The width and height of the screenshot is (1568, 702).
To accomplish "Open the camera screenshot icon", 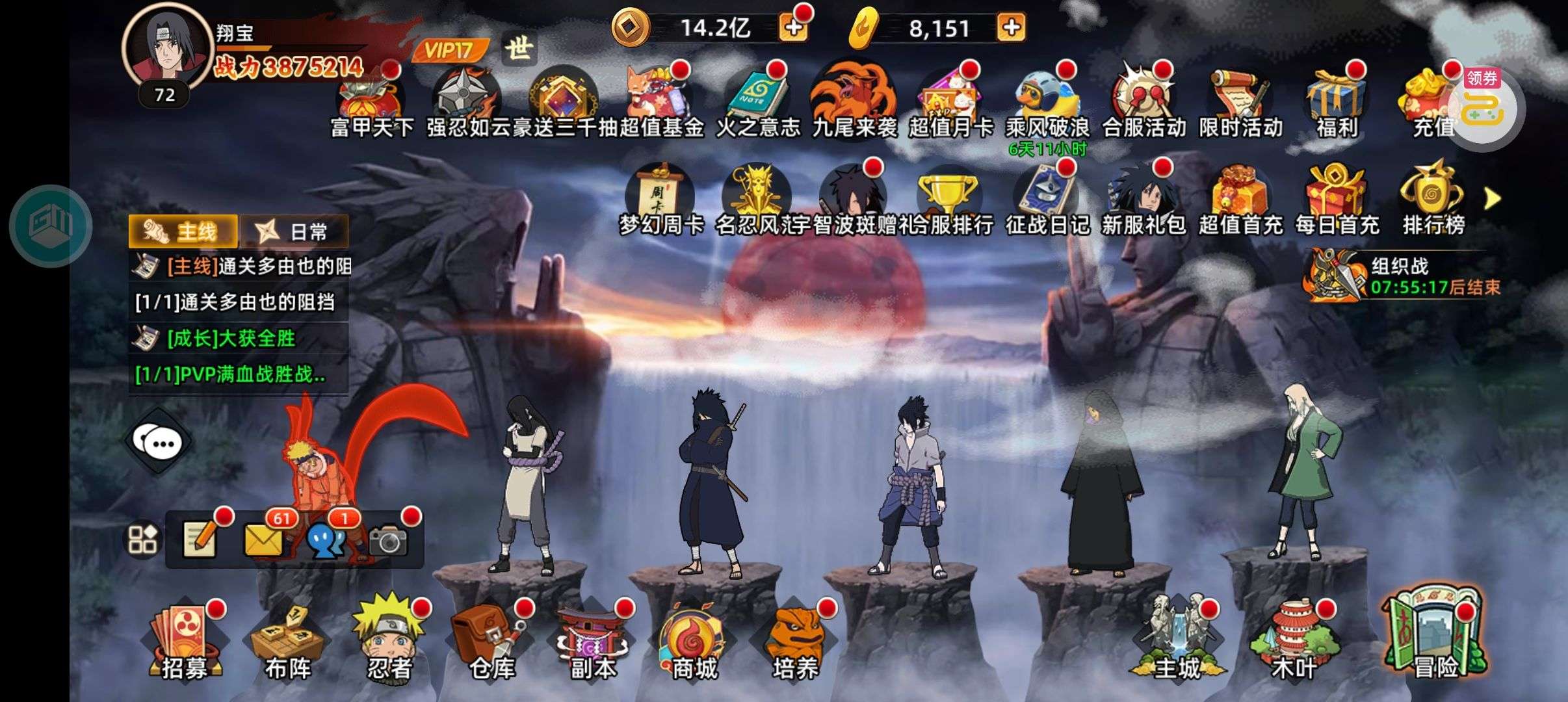I will click(388, 539).
